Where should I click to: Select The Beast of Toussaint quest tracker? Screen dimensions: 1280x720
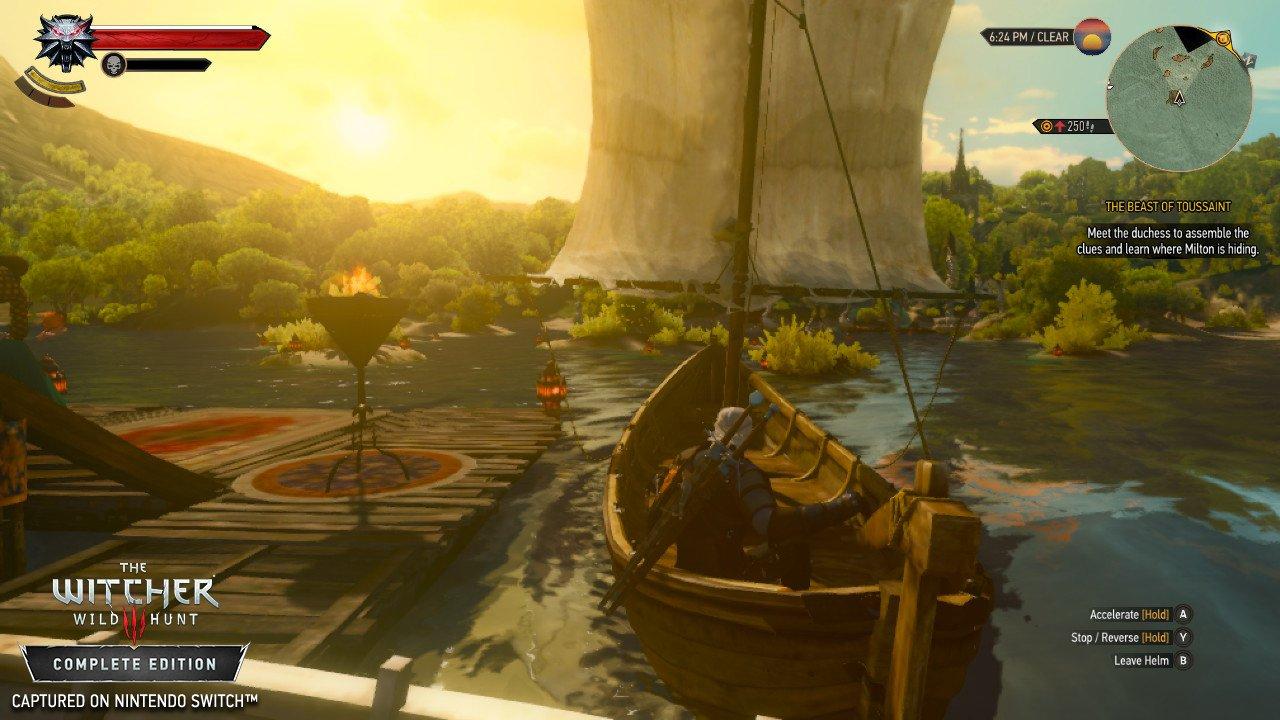click(x=1167, y=206)
